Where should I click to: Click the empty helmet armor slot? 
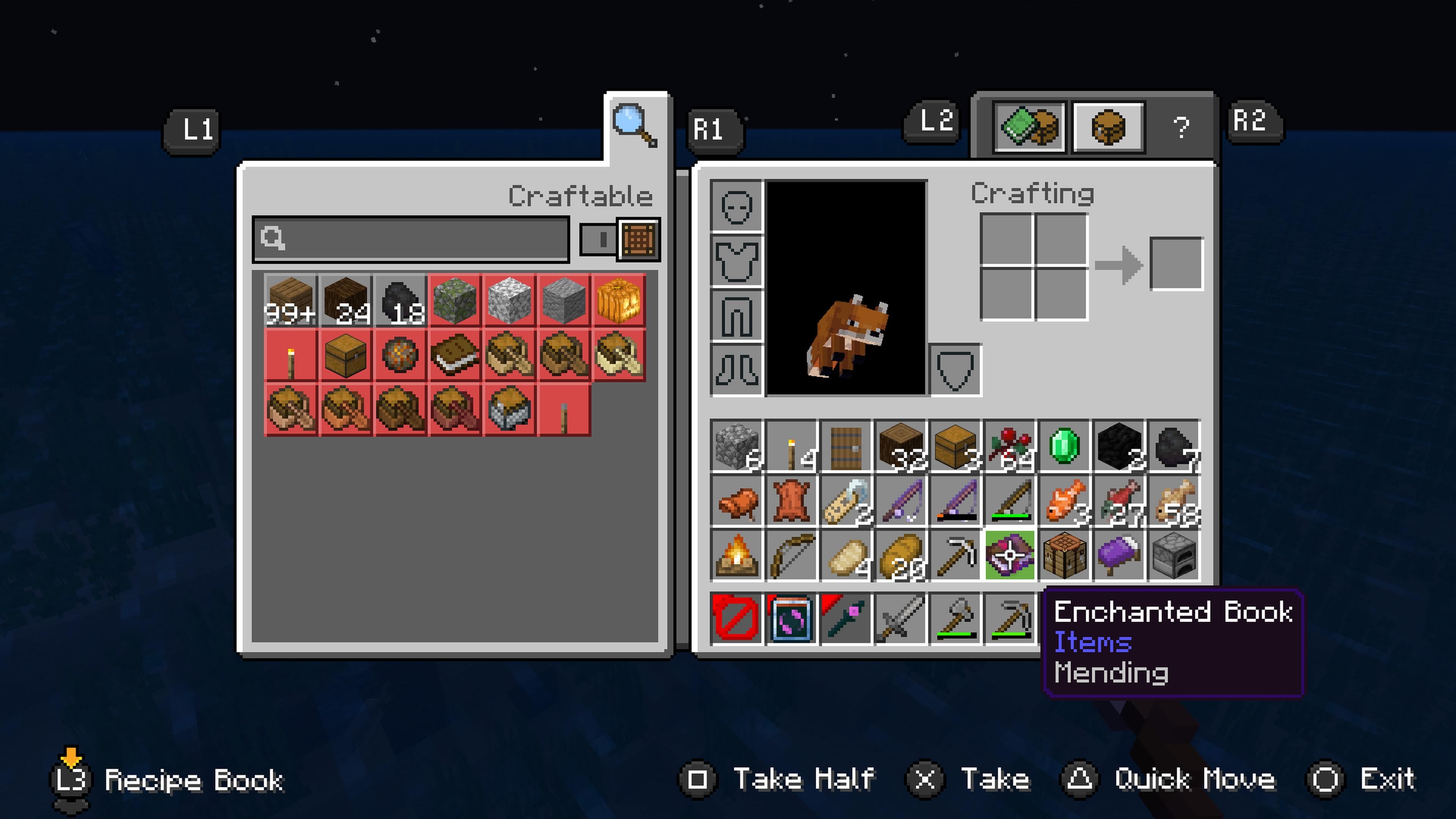pos(736,206)
